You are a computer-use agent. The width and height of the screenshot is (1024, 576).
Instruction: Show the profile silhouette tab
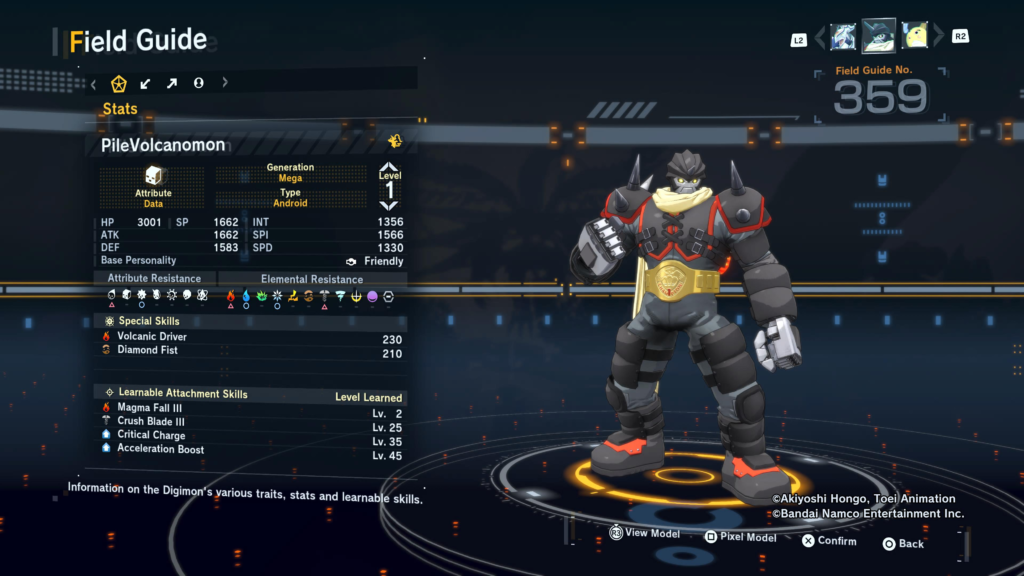(x=198, y=83)
